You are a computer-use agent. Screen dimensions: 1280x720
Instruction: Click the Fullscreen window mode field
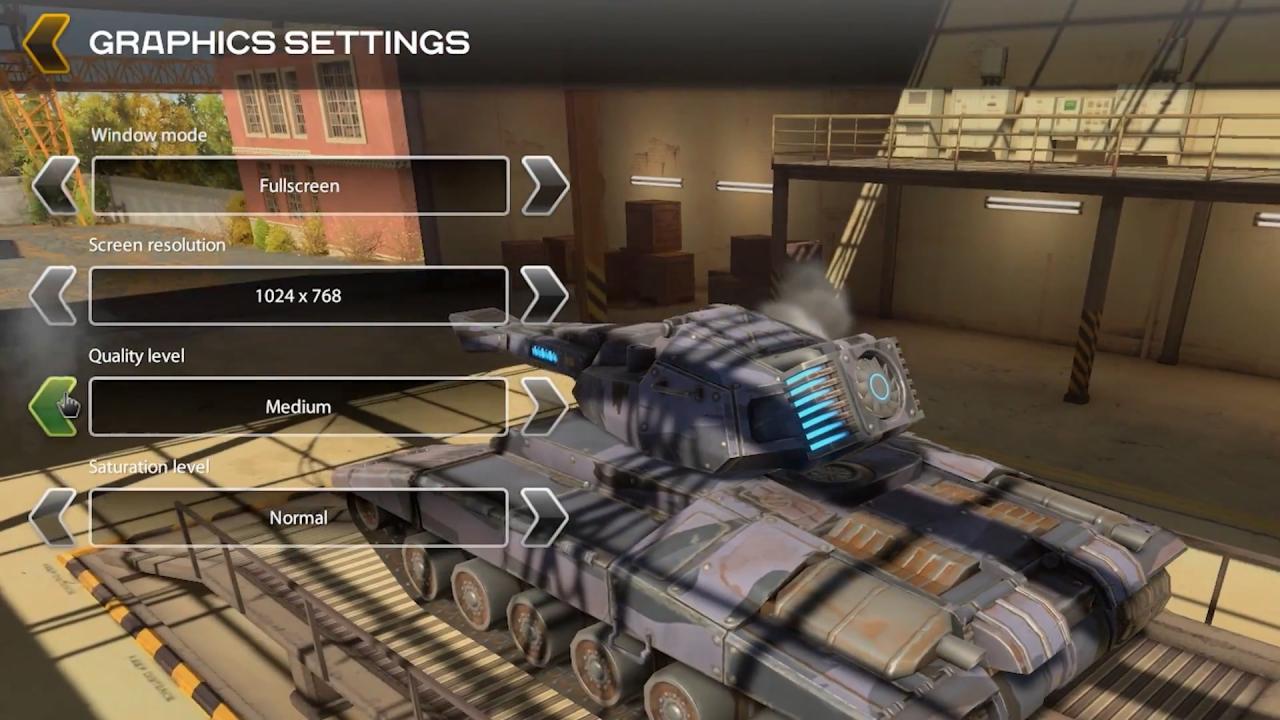point(299,186)
